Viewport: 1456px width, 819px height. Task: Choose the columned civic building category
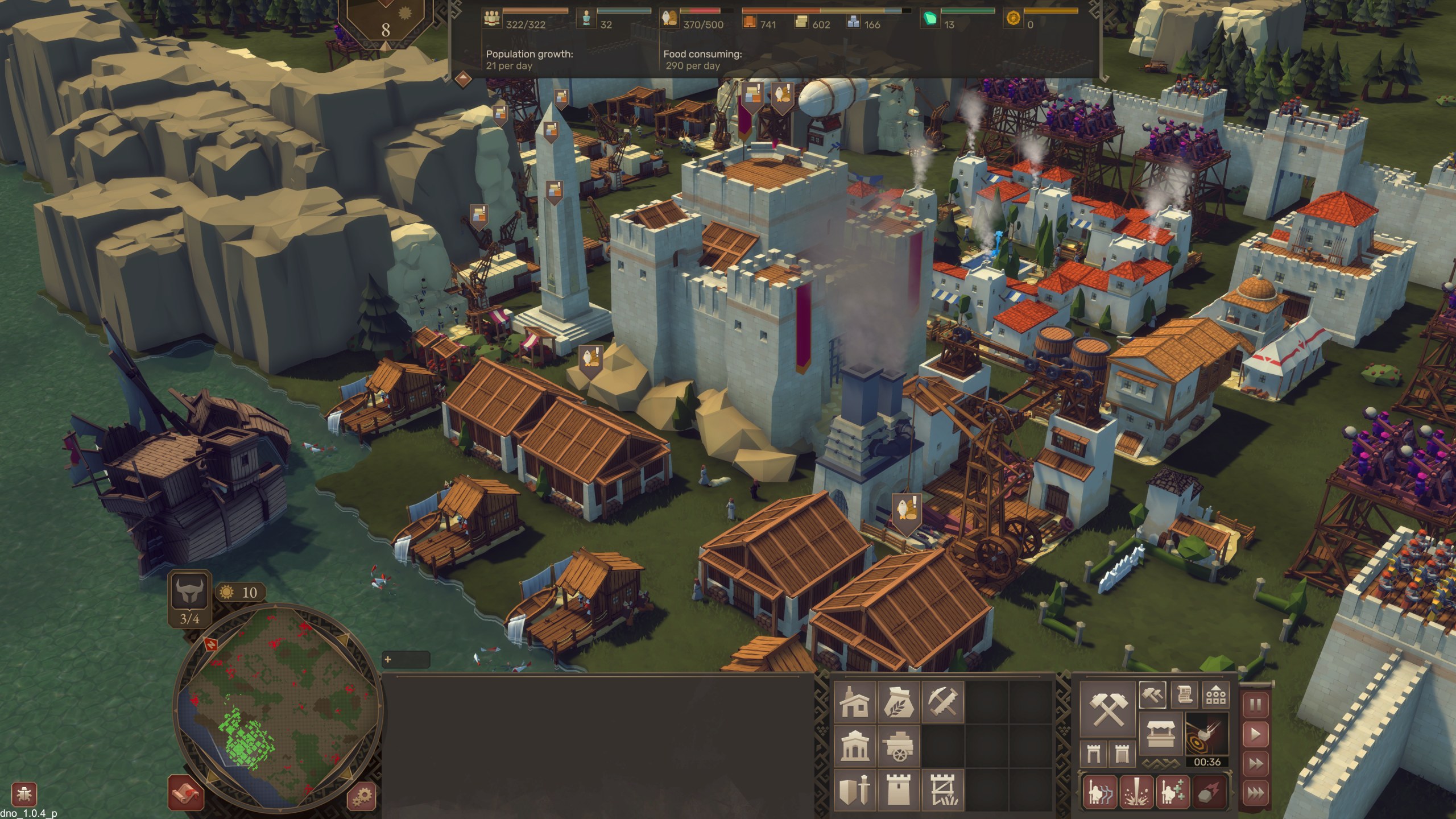click(854, 746)
